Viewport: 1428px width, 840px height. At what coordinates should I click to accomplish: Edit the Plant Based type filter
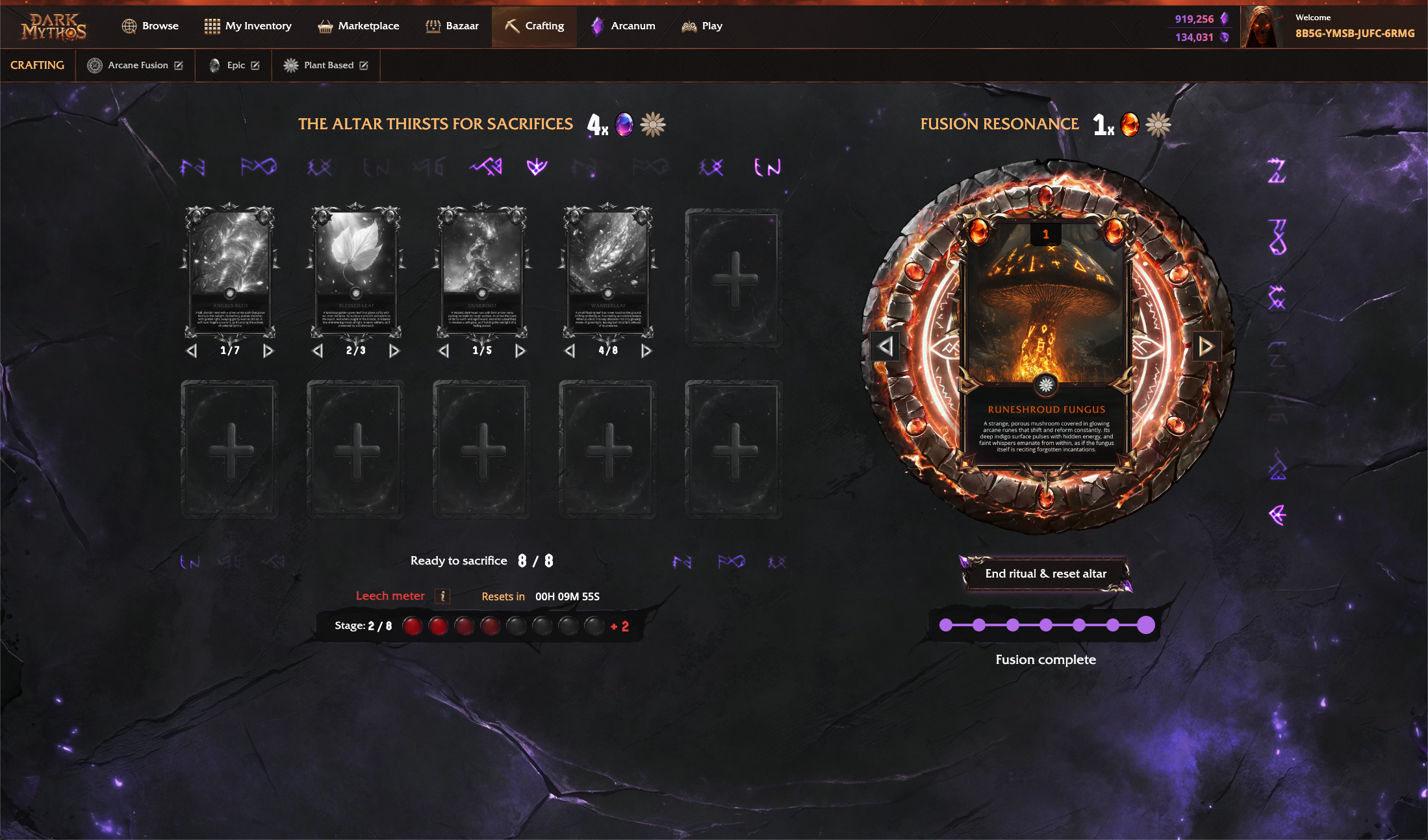(x=364, y=66)
